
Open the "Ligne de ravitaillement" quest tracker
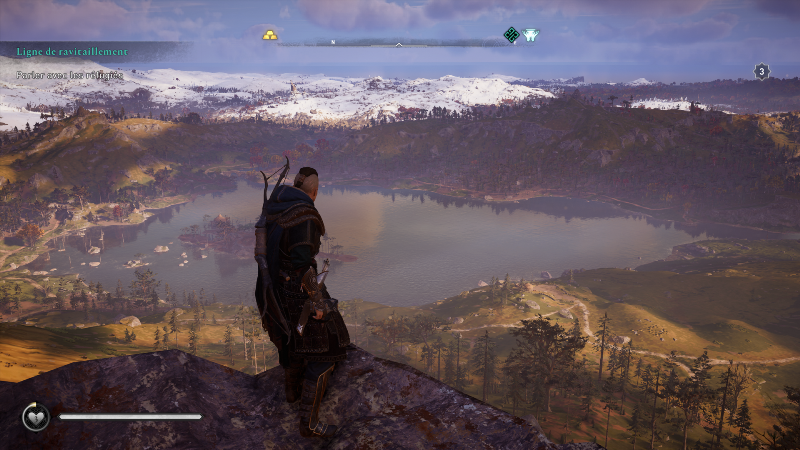pos(72,51)
